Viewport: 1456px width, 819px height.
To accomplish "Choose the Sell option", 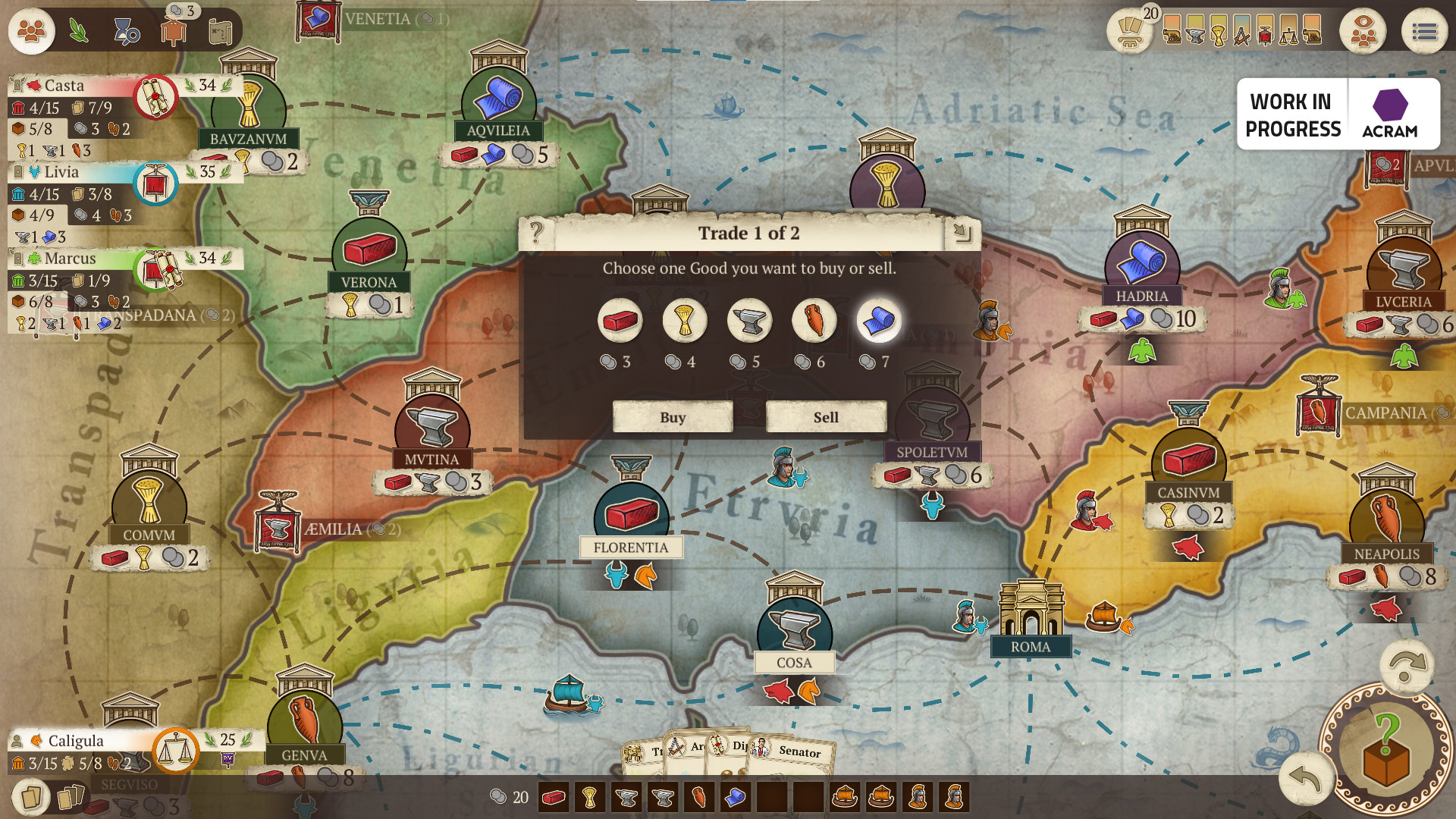I will (x=826, y=417).
